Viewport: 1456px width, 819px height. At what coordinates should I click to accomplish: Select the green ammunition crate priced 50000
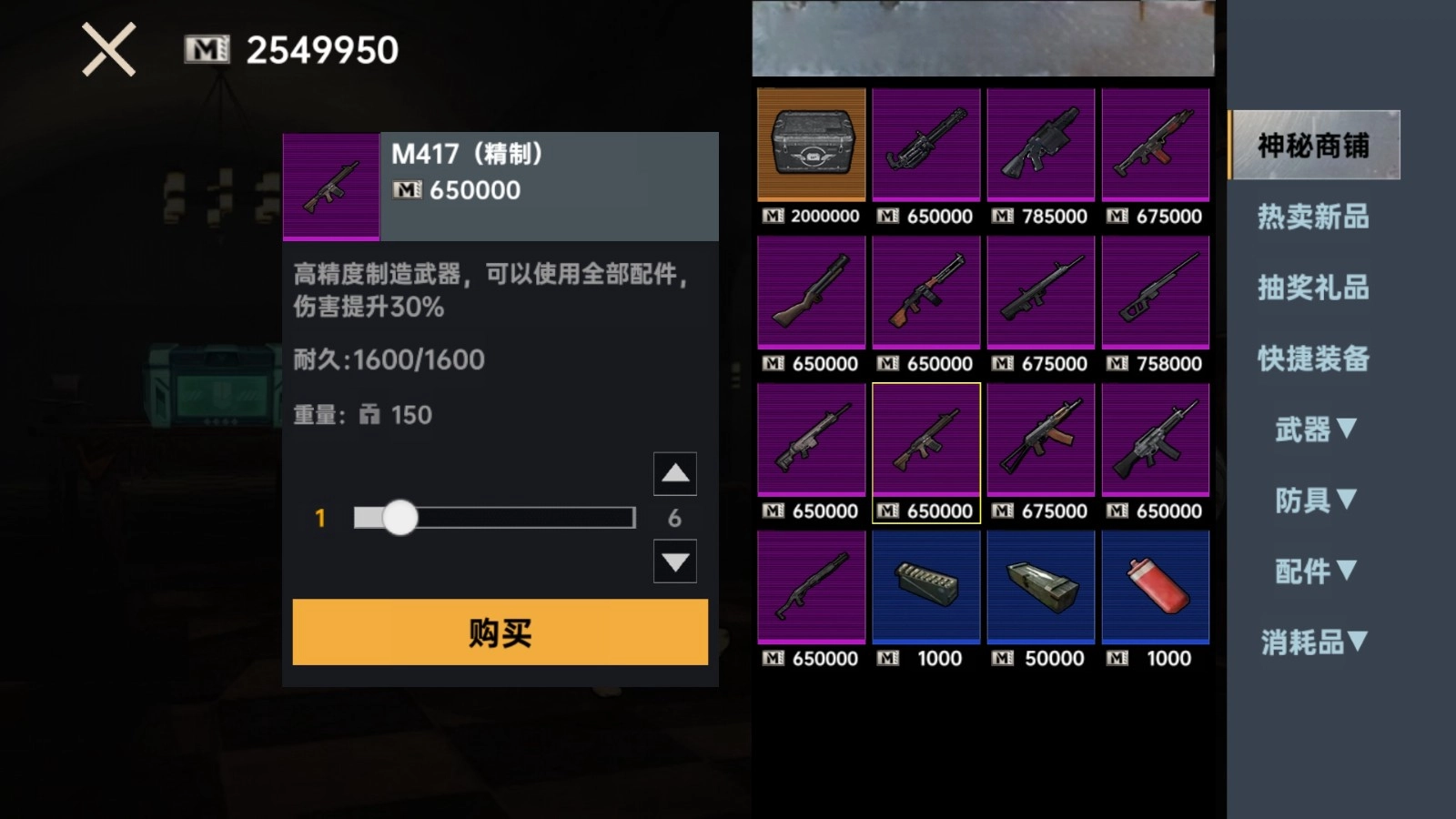[x=1040, y=587]
